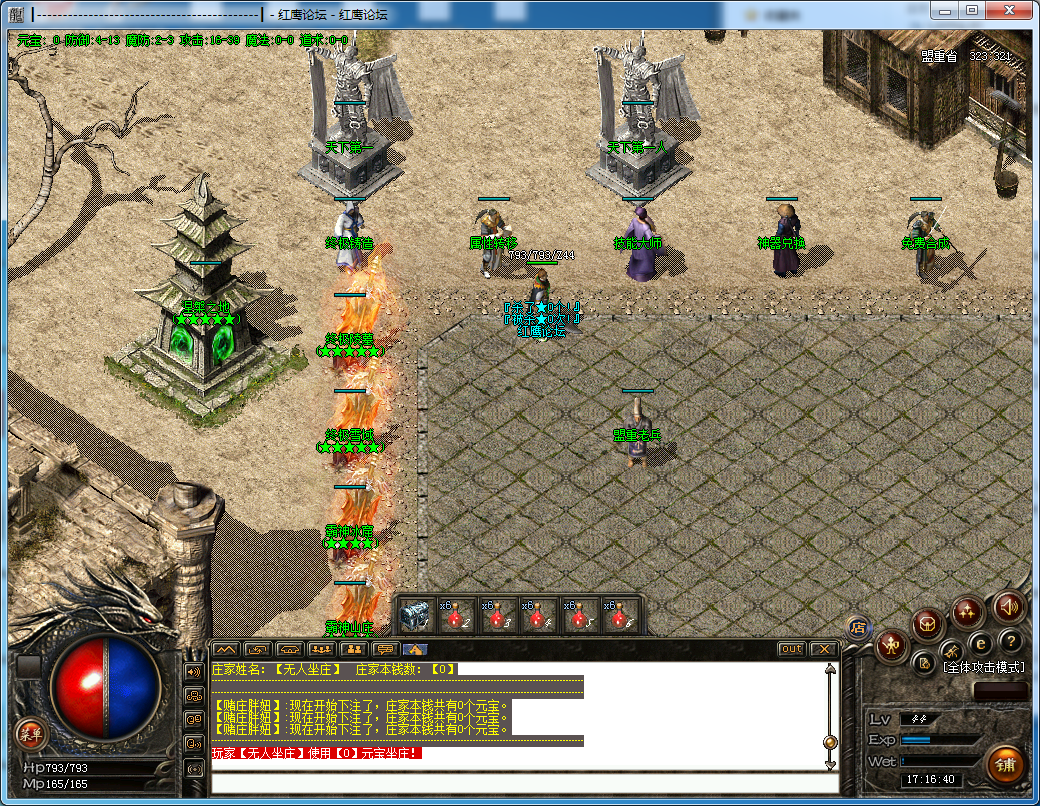
Task: Click the chat scrollbar down arrow
Action: [x=829, y=763]
